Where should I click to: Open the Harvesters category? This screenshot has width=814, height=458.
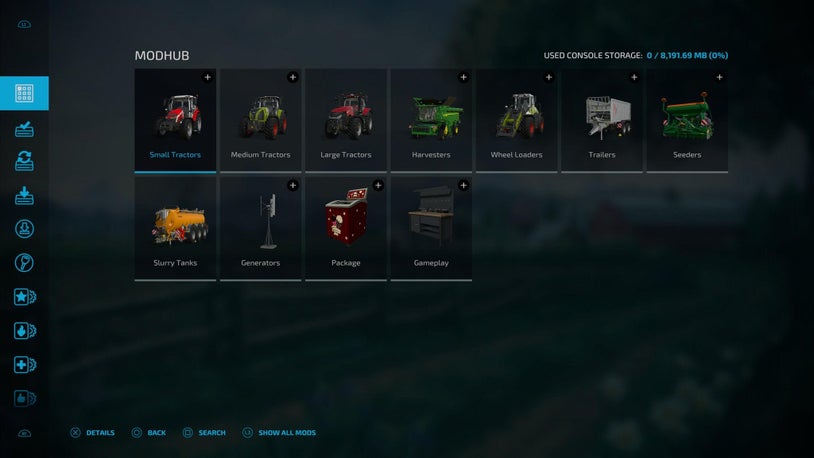point(431,120)
